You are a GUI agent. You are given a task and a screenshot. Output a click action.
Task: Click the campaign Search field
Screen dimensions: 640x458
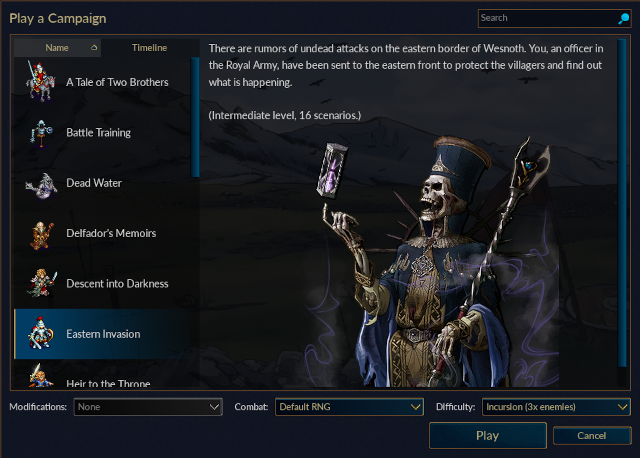point(546,18)
